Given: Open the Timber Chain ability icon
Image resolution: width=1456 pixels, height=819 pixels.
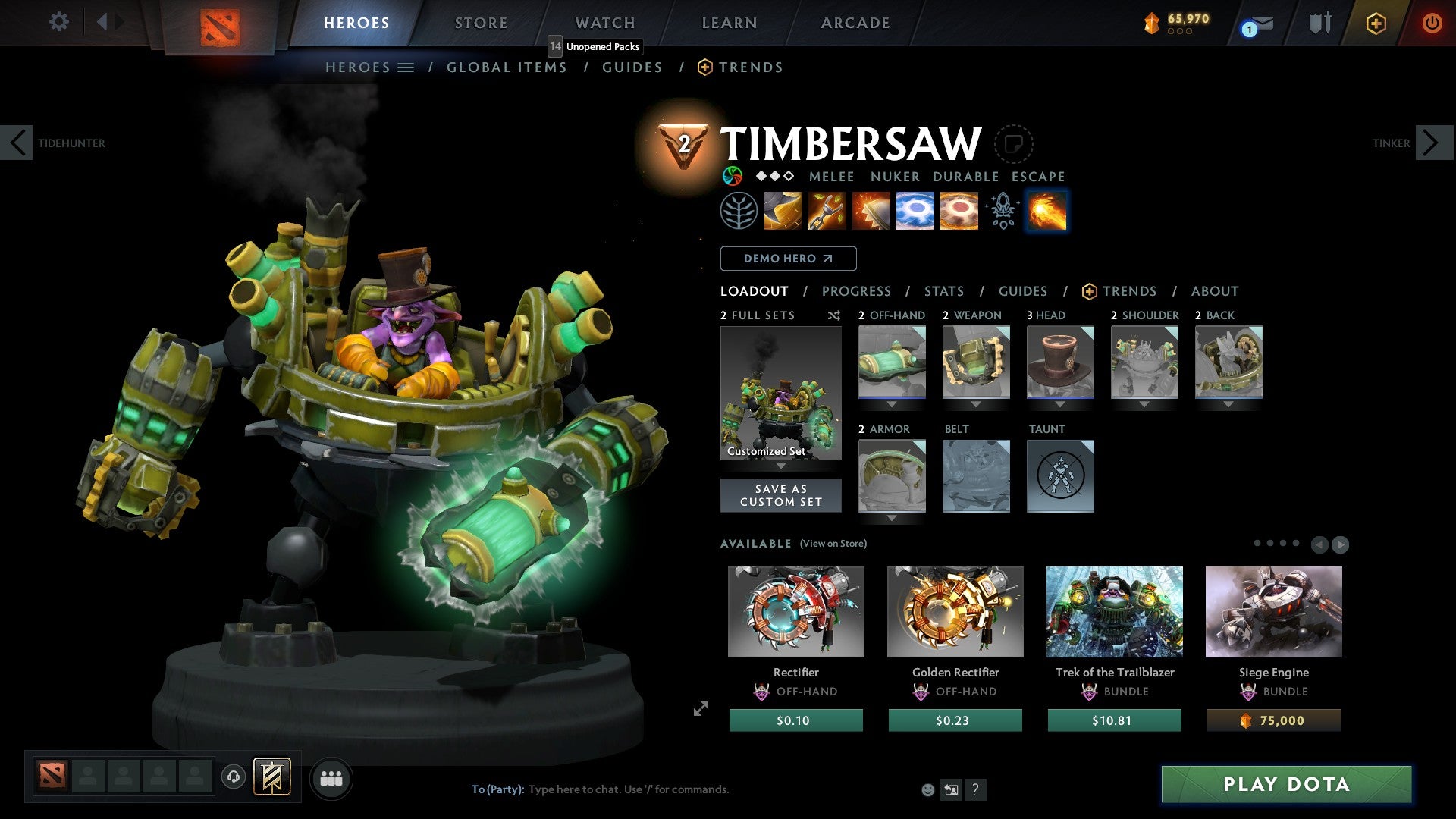Looking at the screenshot, I should tap(827, 211).
